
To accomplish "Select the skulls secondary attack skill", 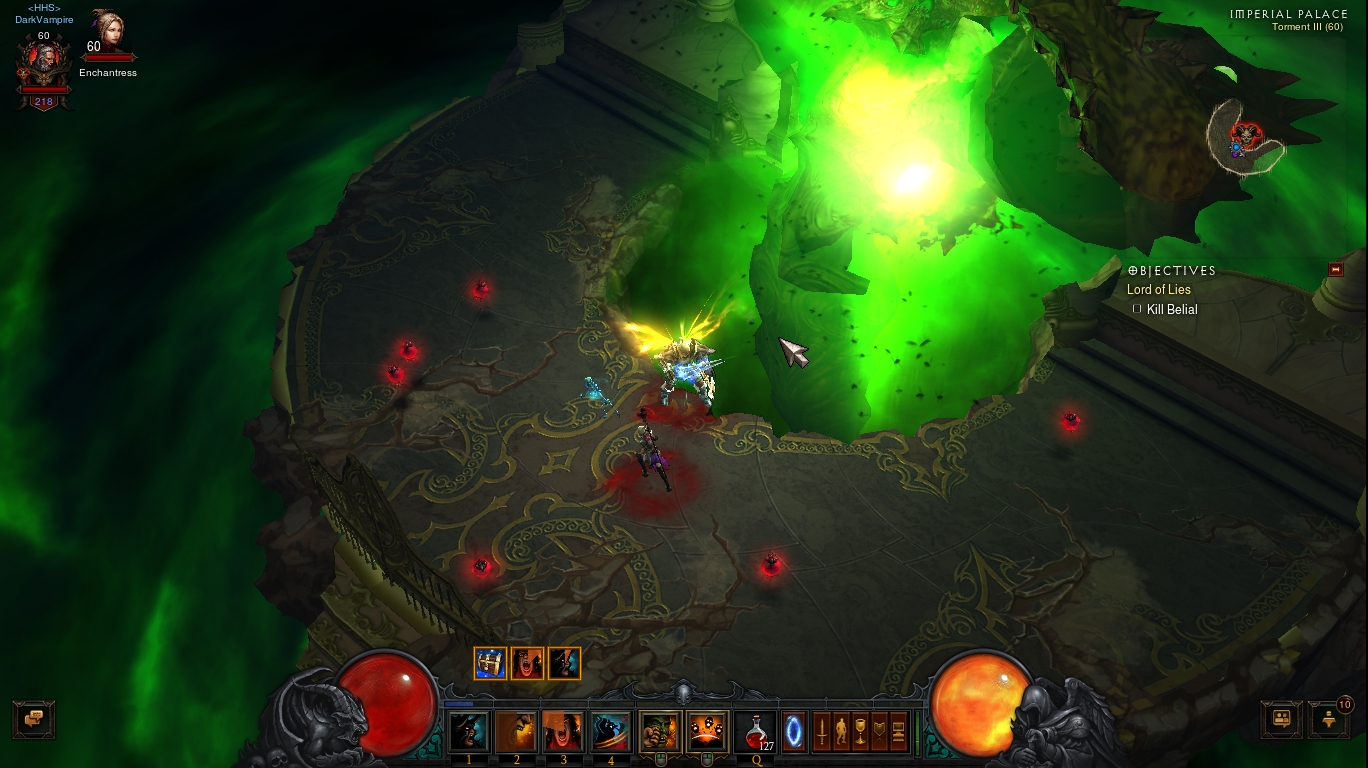I will [x=707, y=731].
